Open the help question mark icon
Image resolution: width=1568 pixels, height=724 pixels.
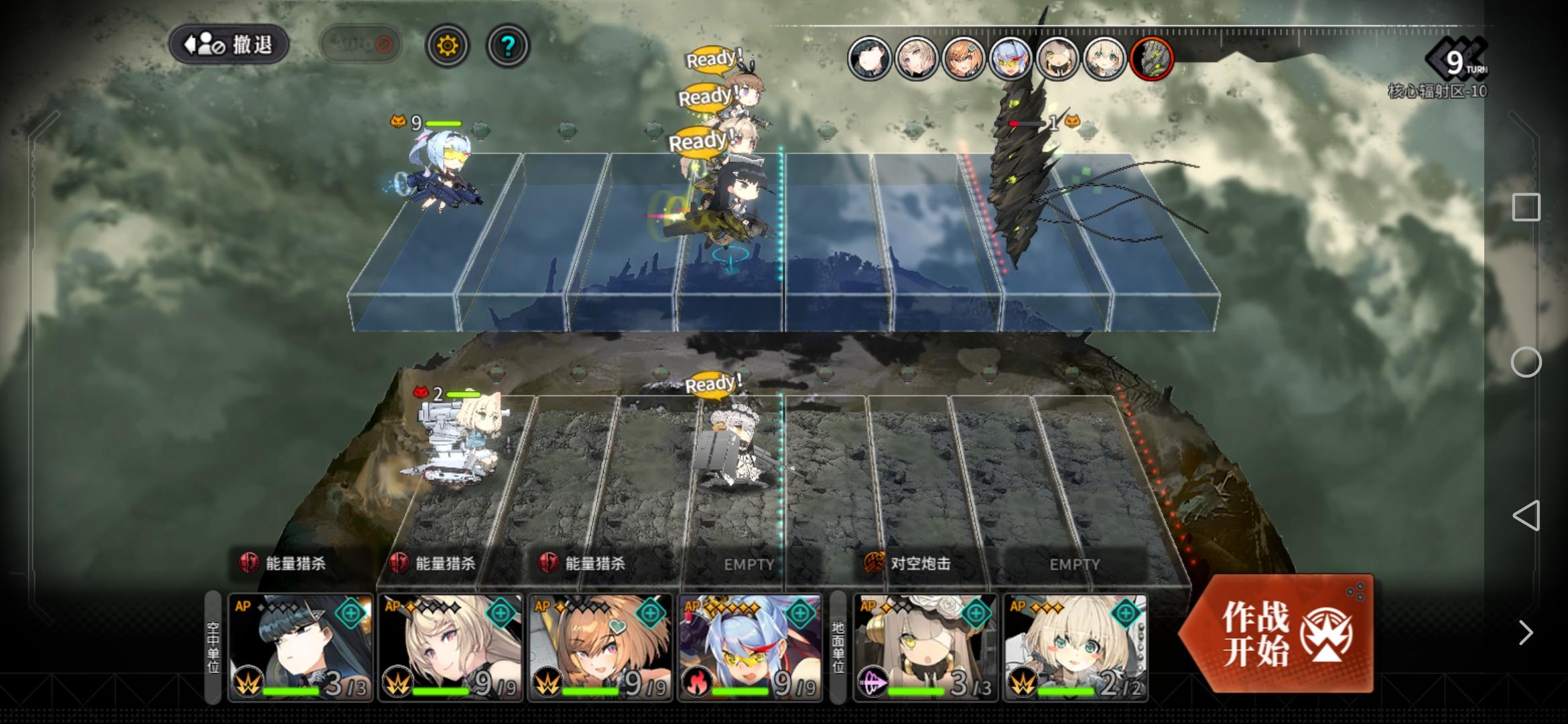(507, 44)
